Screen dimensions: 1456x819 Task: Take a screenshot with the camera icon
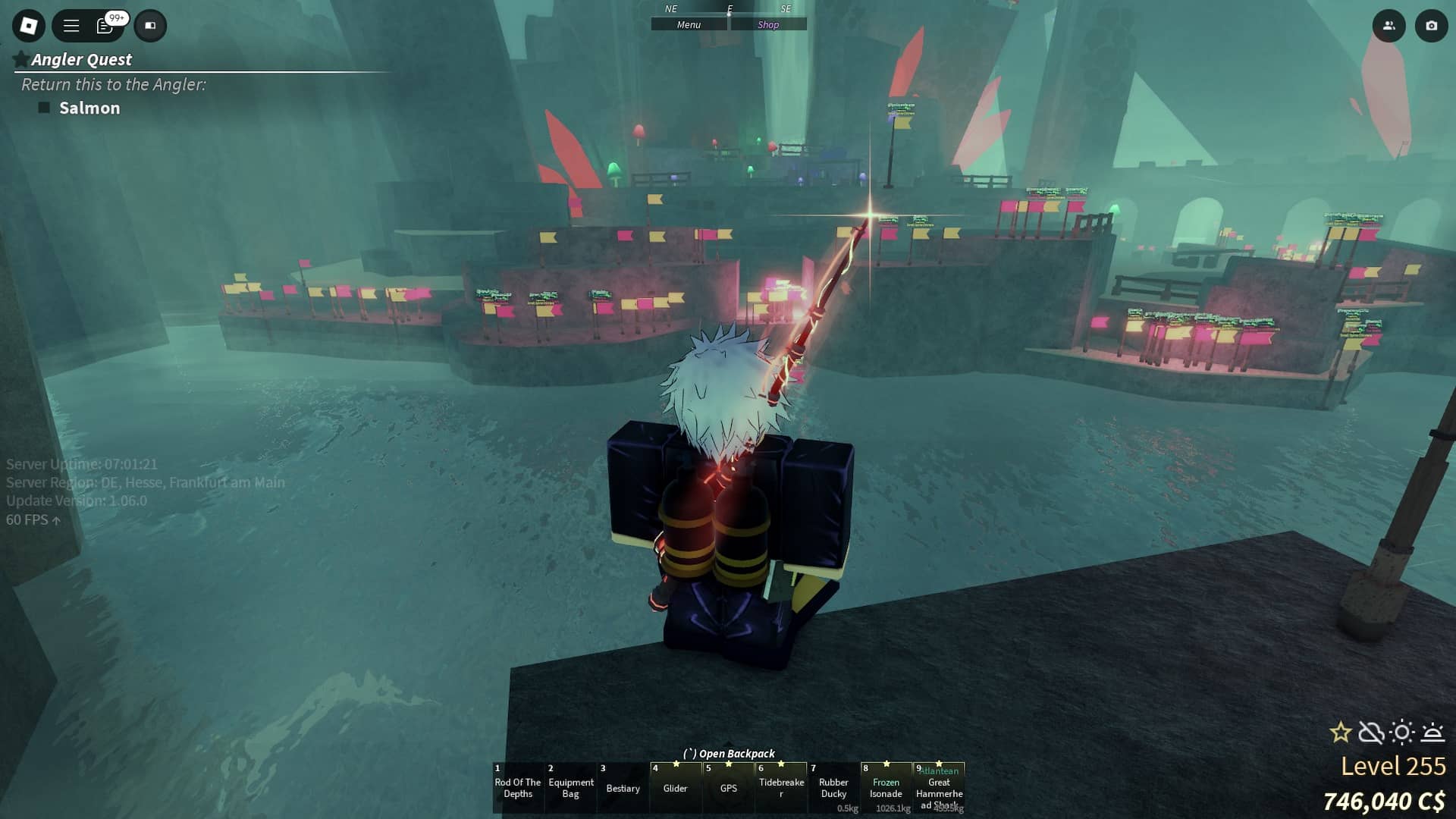[1431, 26]
